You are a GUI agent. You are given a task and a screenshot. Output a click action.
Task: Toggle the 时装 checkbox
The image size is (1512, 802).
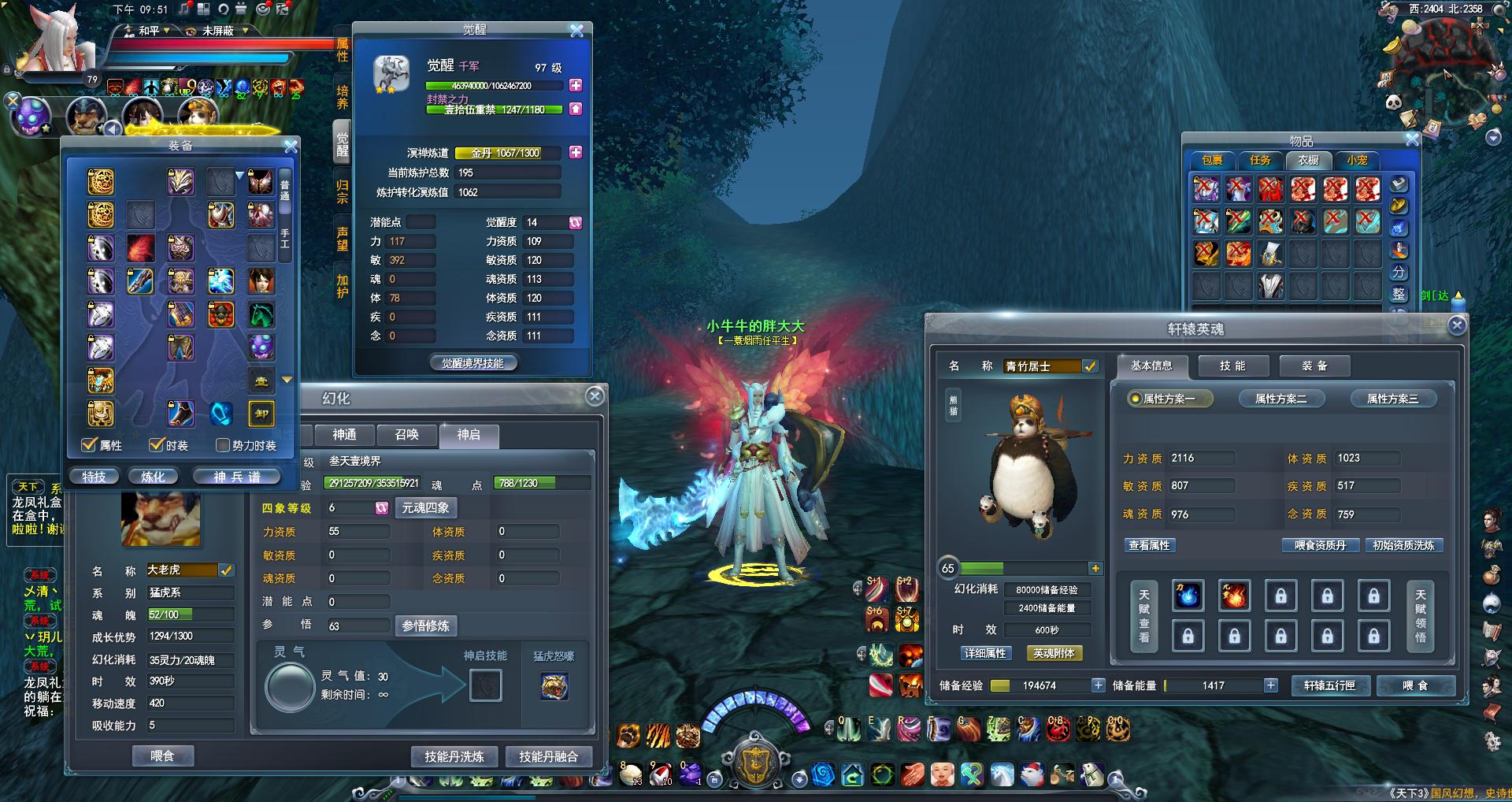click(157, 445)
